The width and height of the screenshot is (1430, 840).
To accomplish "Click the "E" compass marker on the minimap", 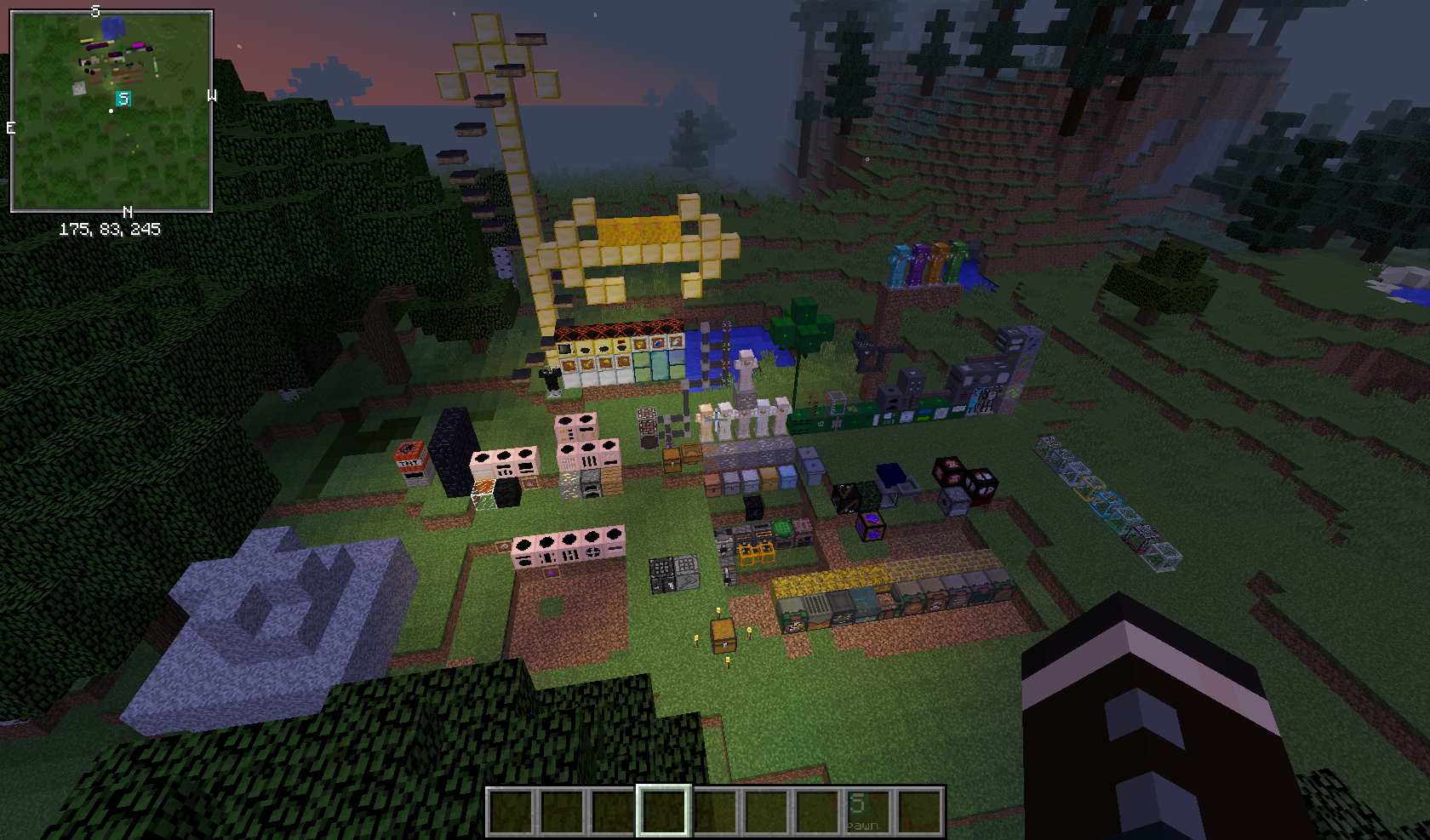I will click(x=9, y=129).
